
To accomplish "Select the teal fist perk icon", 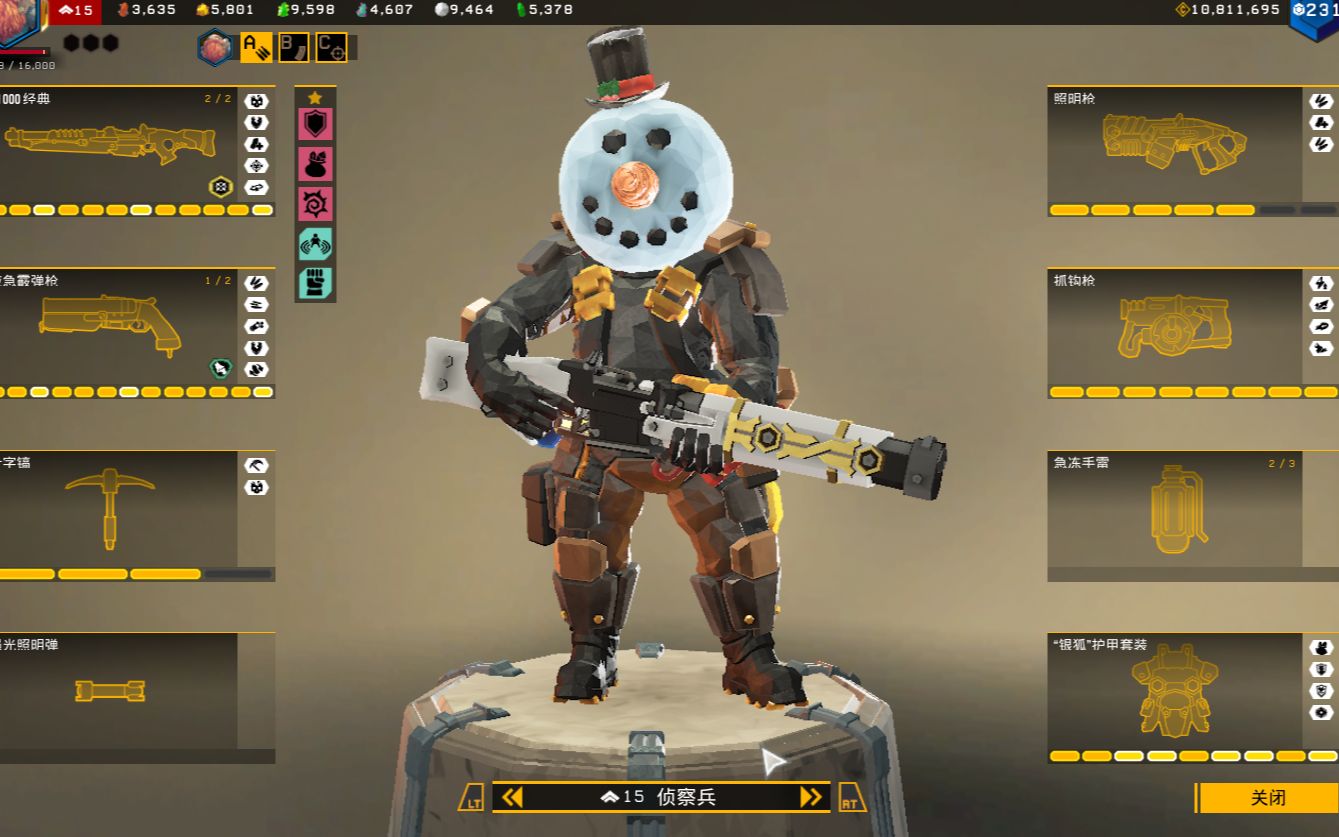I will [315, 283].
